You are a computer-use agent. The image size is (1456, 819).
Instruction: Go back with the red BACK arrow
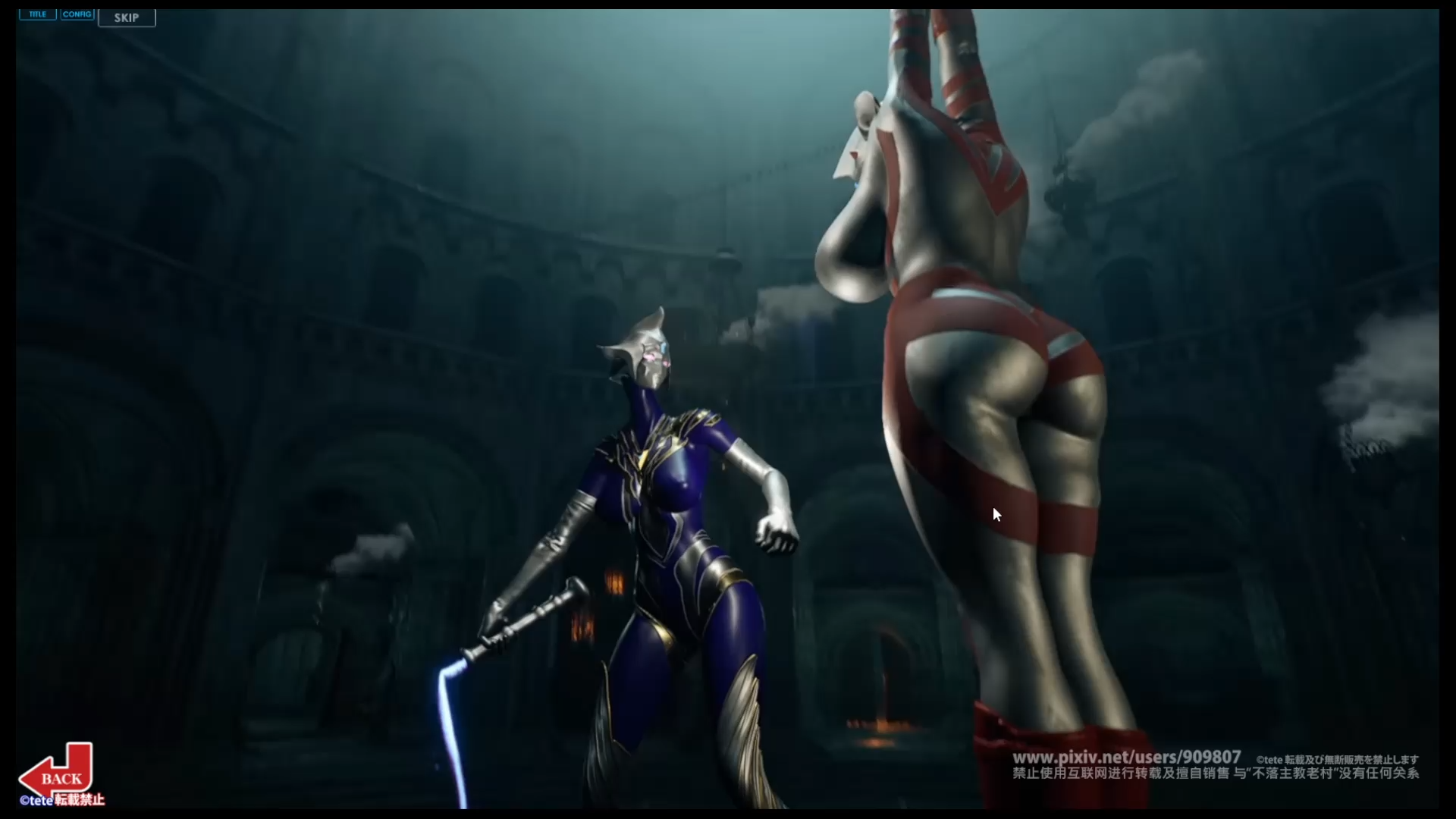pos(58,775)
